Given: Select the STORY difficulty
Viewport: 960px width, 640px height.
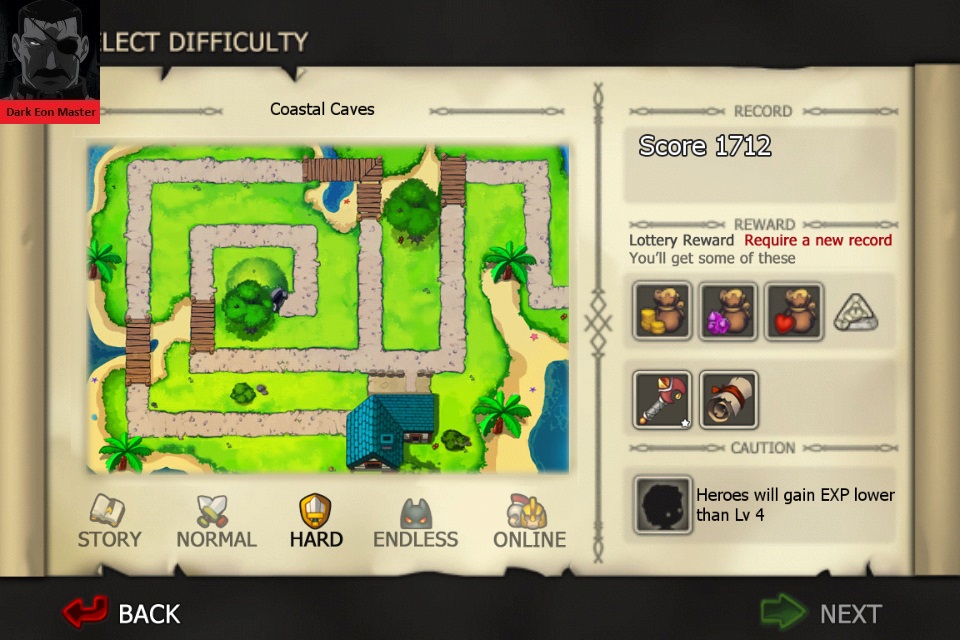Looking at the screenshot, I should [109, 522].
